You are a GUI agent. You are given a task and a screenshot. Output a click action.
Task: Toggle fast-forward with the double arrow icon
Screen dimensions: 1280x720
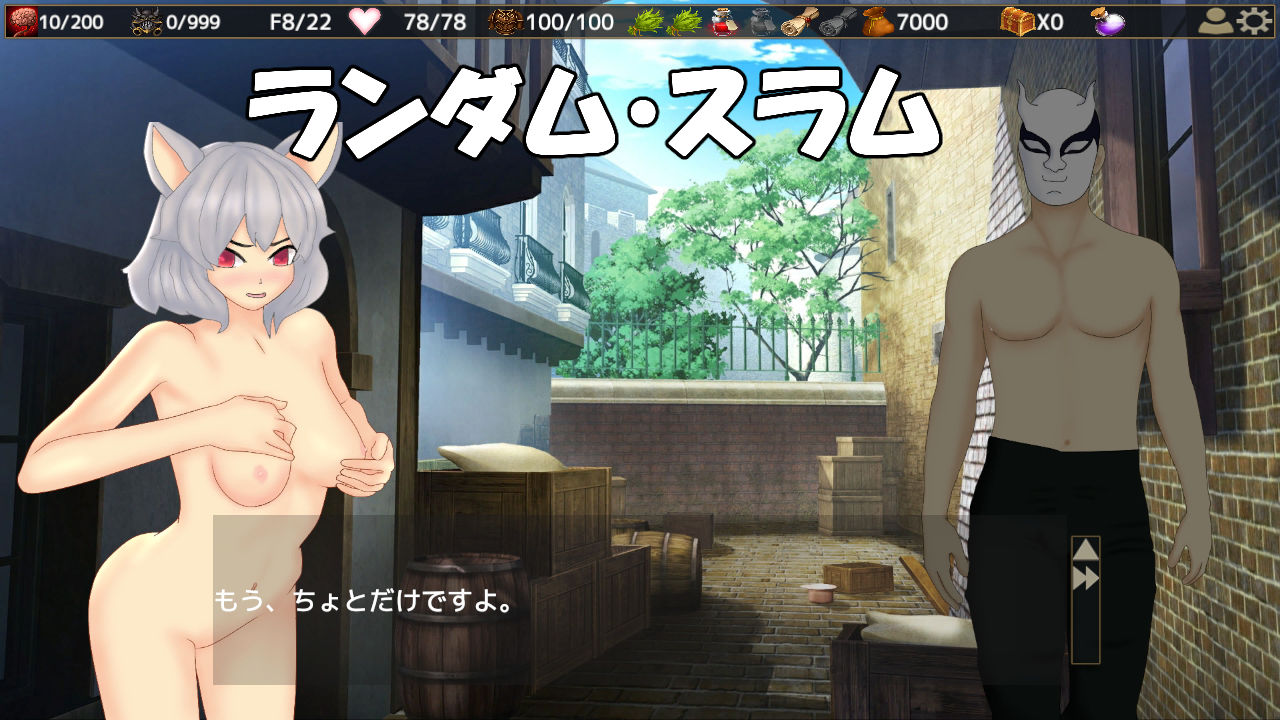click(x=1087, y=576)
